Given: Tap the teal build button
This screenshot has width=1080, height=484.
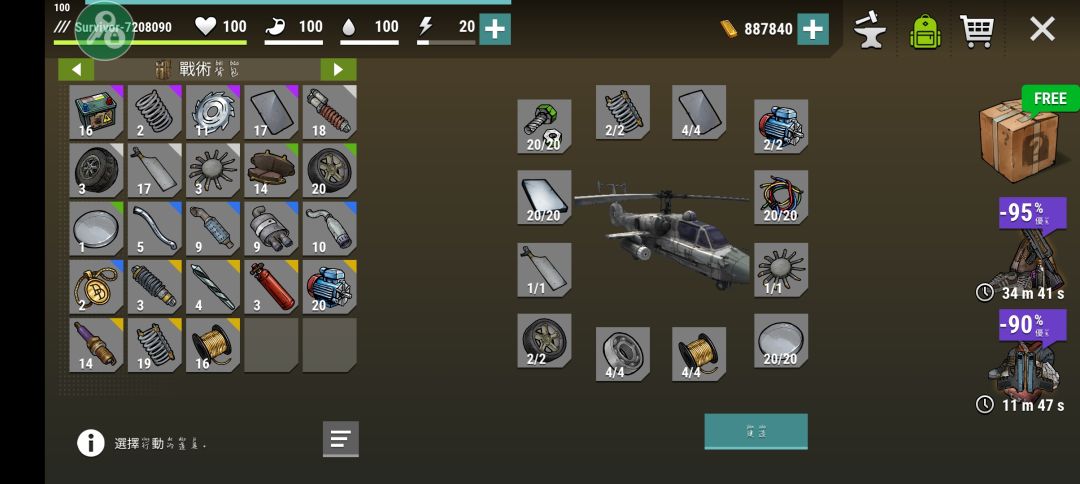Looking at the screenshot, I should pyautogui.click(x=755, y=431).
